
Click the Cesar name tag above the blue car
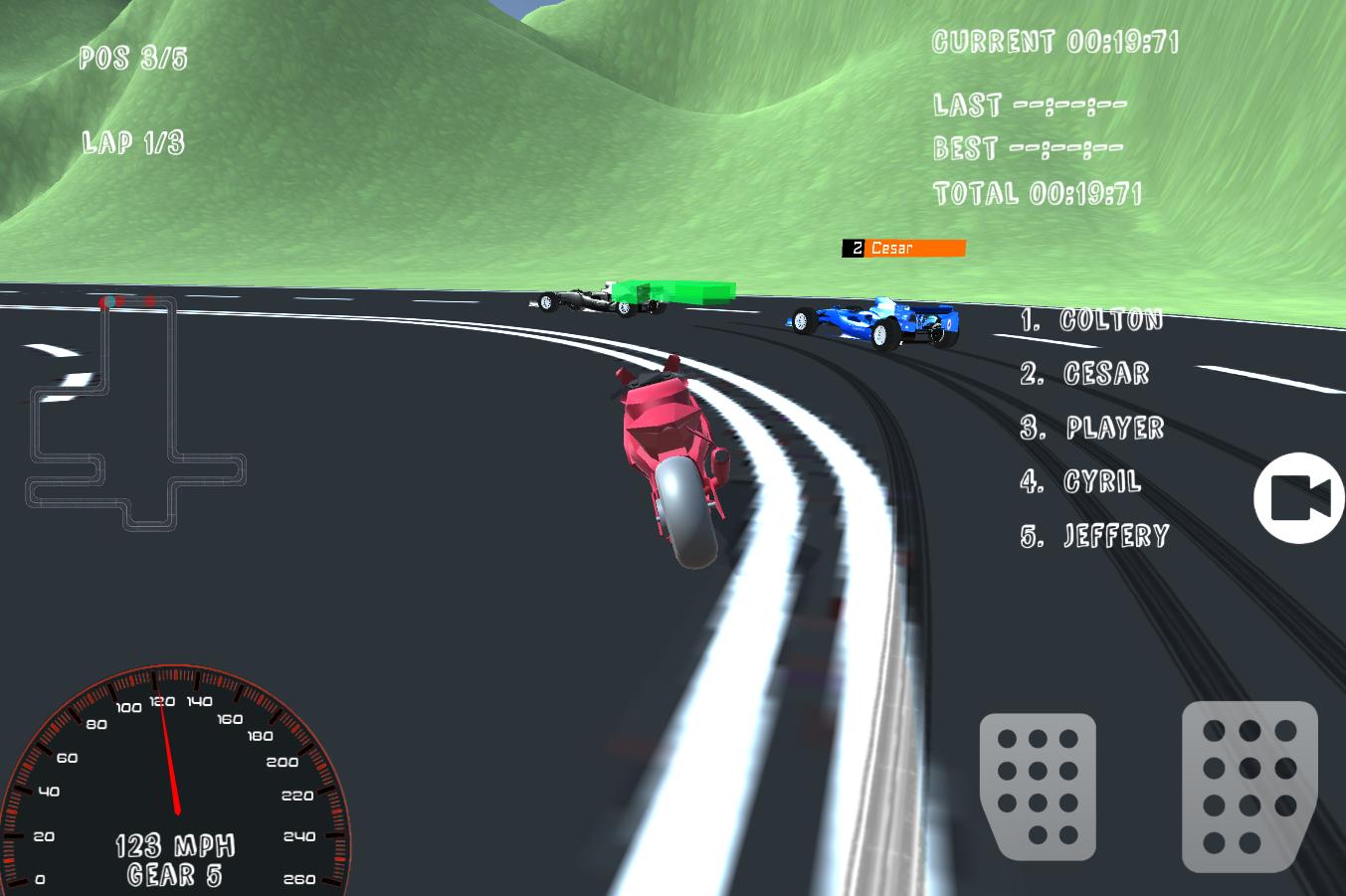pos(901,248)
